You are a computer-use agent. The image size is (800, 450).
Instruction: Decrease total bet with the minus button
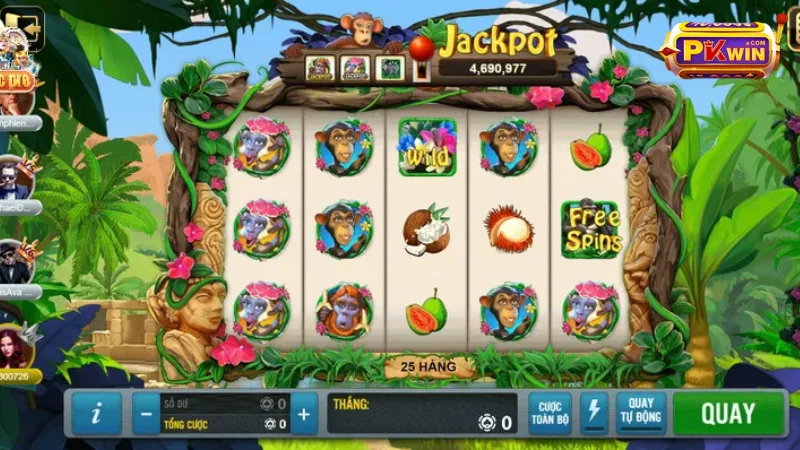[146, 414]
